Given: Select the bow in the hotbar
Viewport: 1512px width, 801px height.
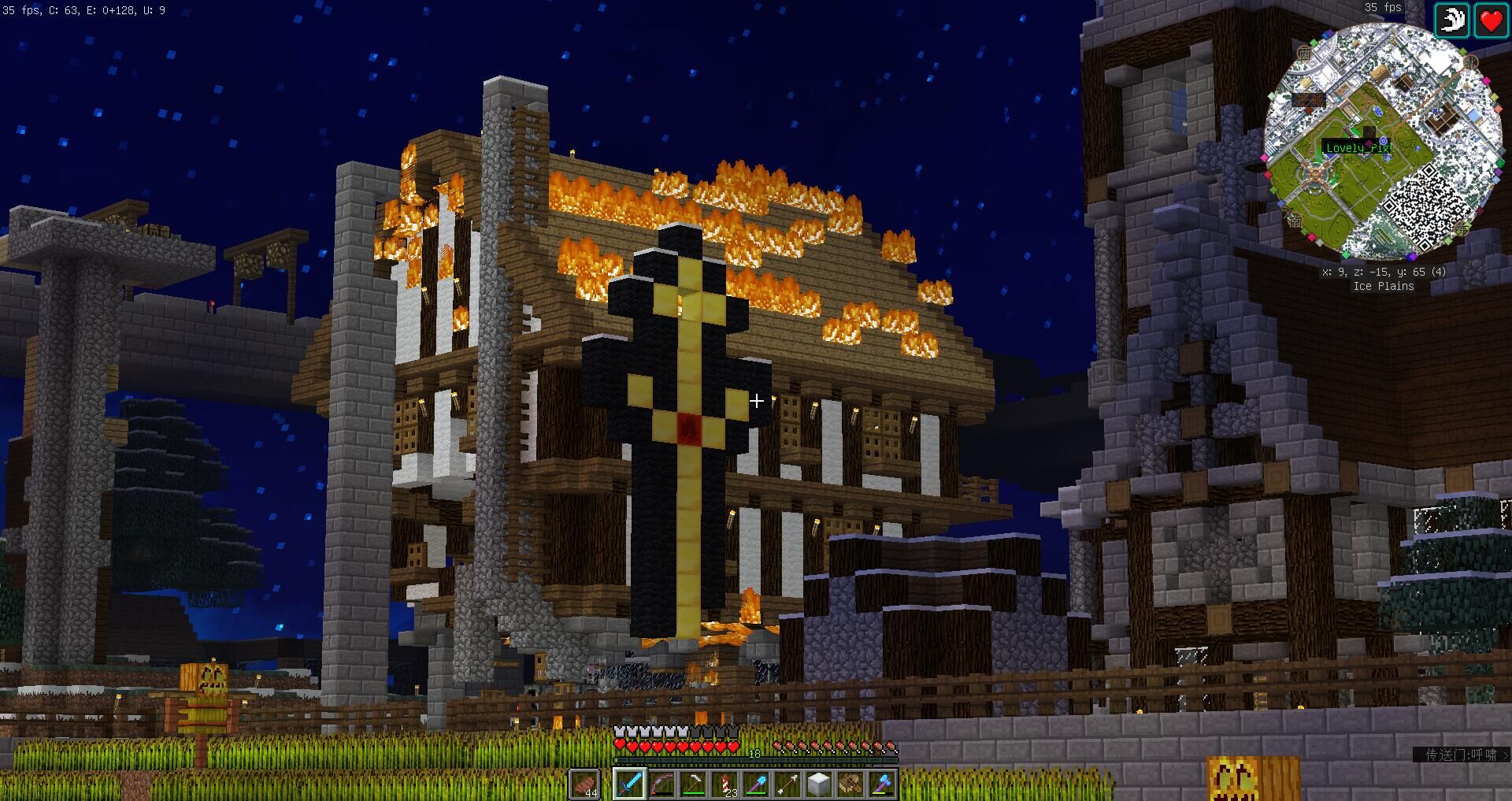Looking at the screenshot, I should click(x=661, y=784).
